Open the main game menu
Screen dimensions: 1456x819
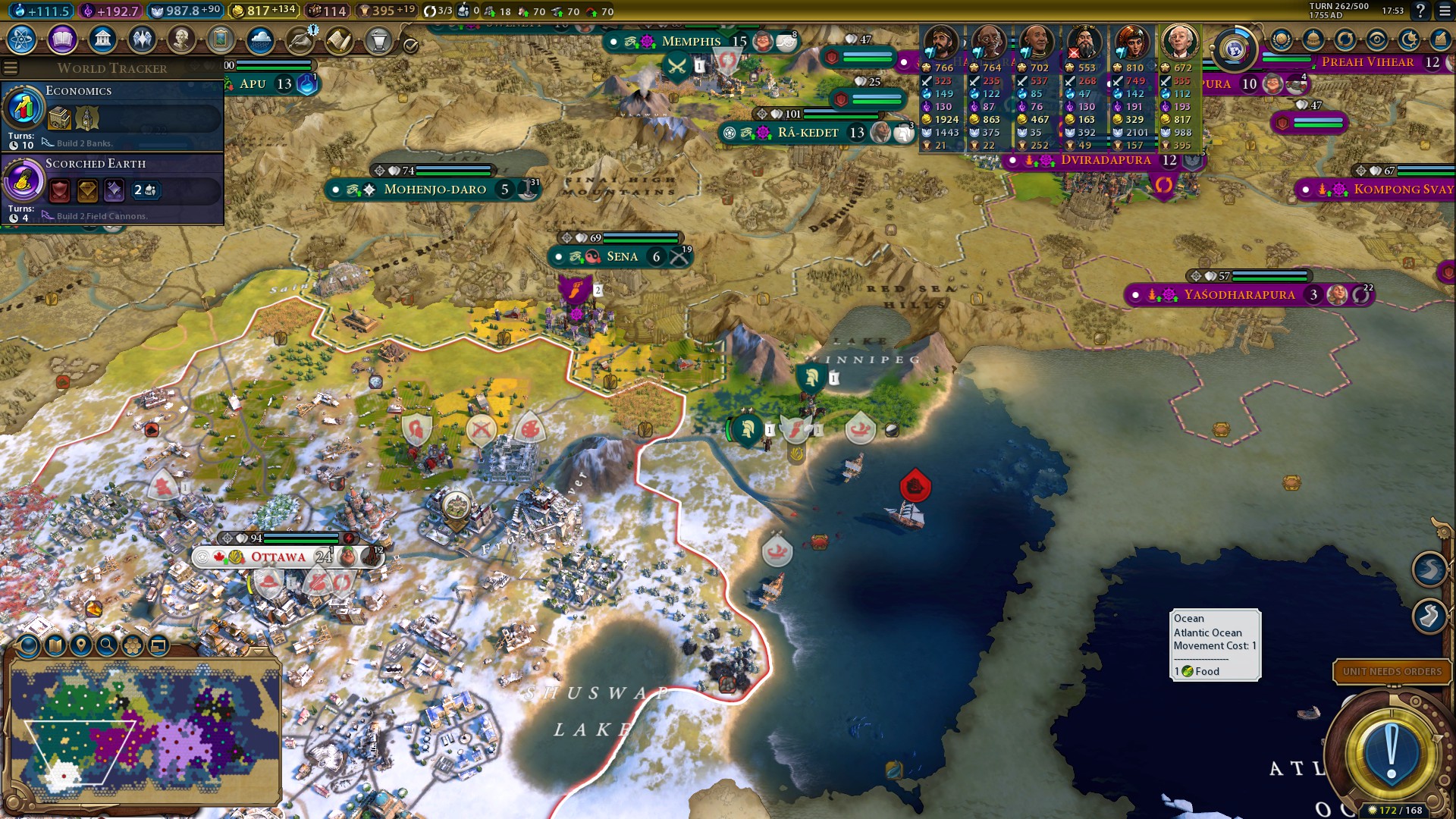click(x=1445, y=11)
